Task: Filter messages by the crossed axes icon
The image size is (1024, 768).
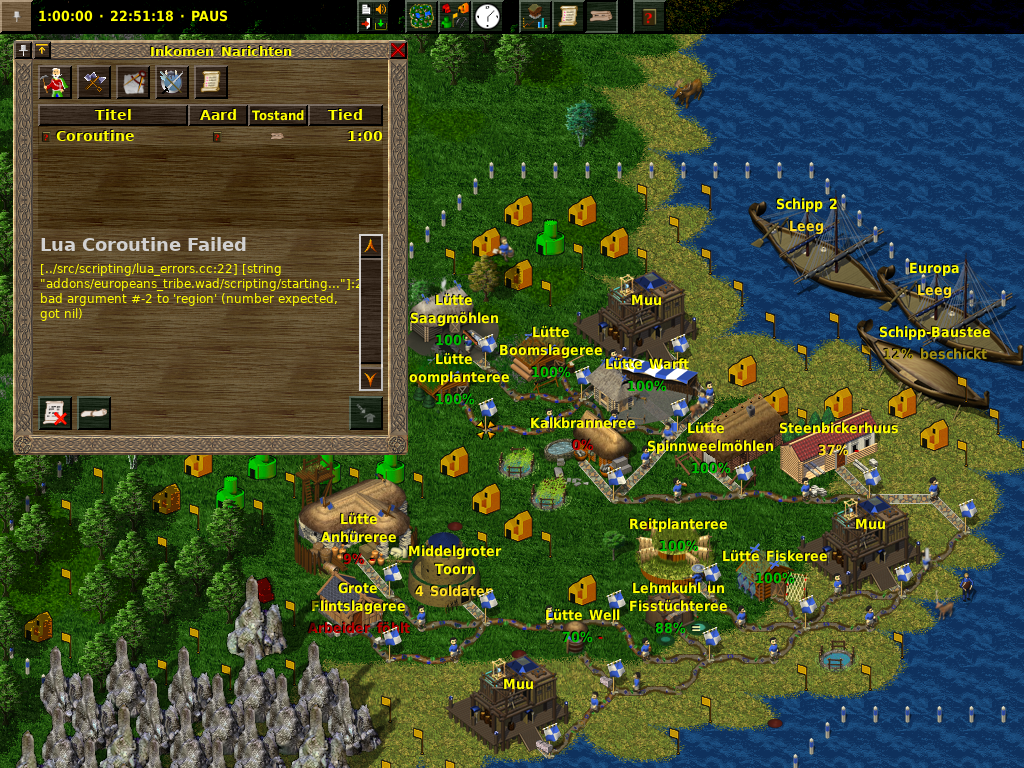Action: 93,82
